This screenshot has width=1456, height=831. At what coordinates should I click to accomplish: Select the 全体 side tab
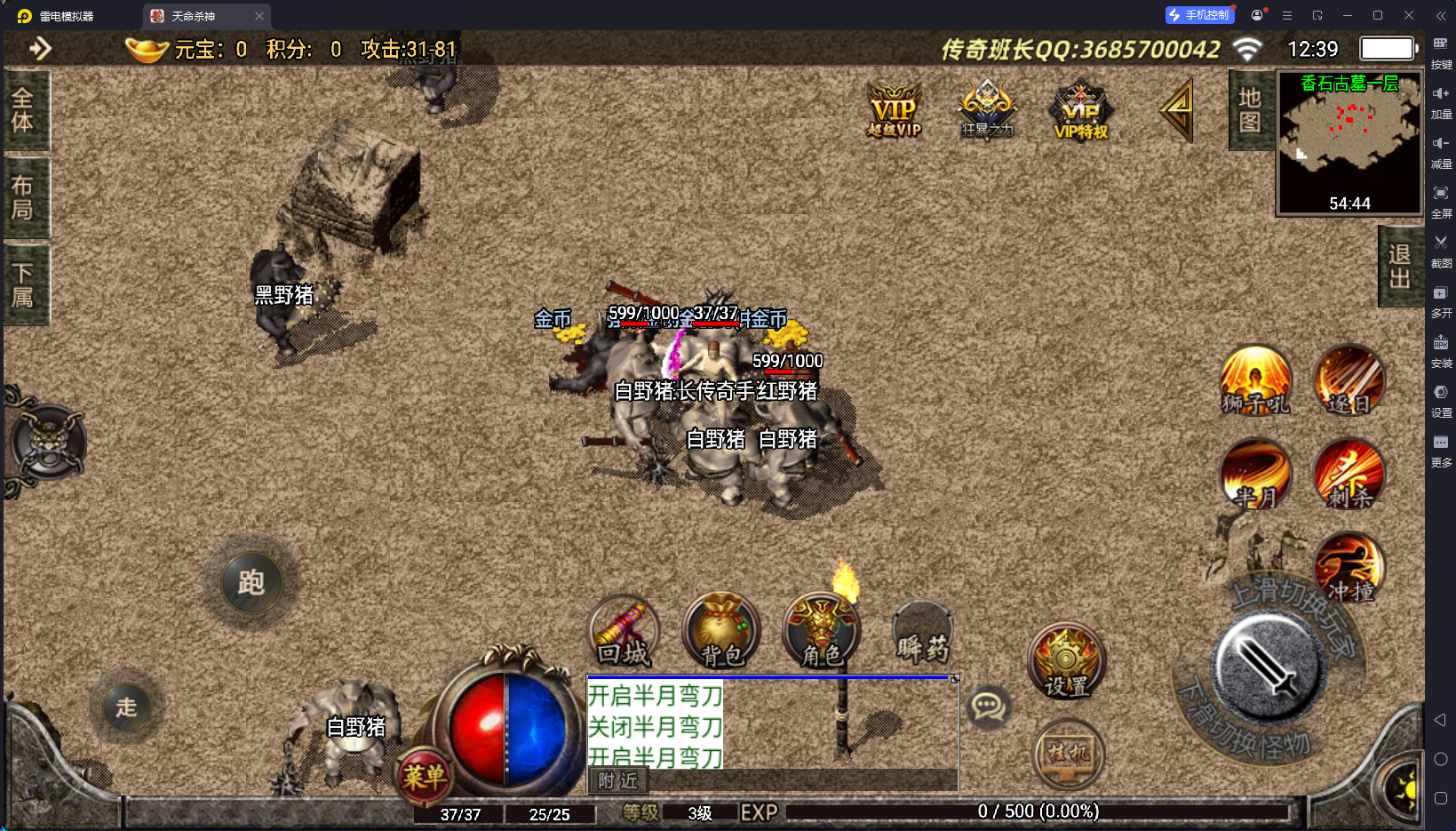pos(25,110)
